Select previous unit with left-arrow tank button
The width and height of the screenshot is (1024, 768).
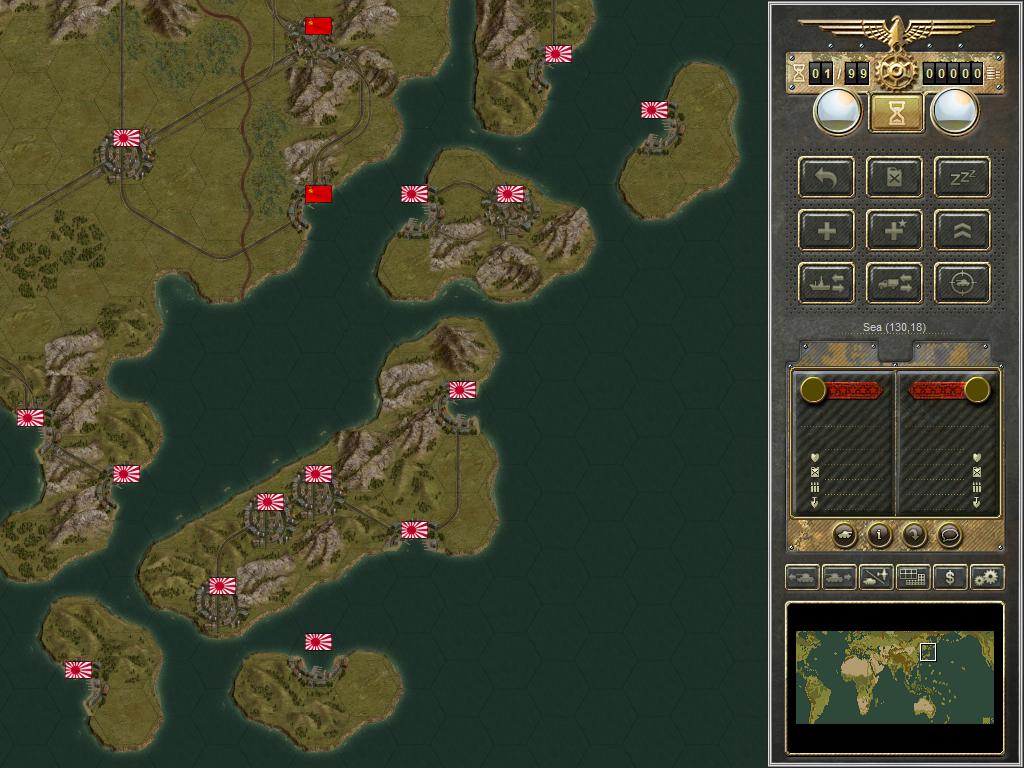(x=803, y=577)
